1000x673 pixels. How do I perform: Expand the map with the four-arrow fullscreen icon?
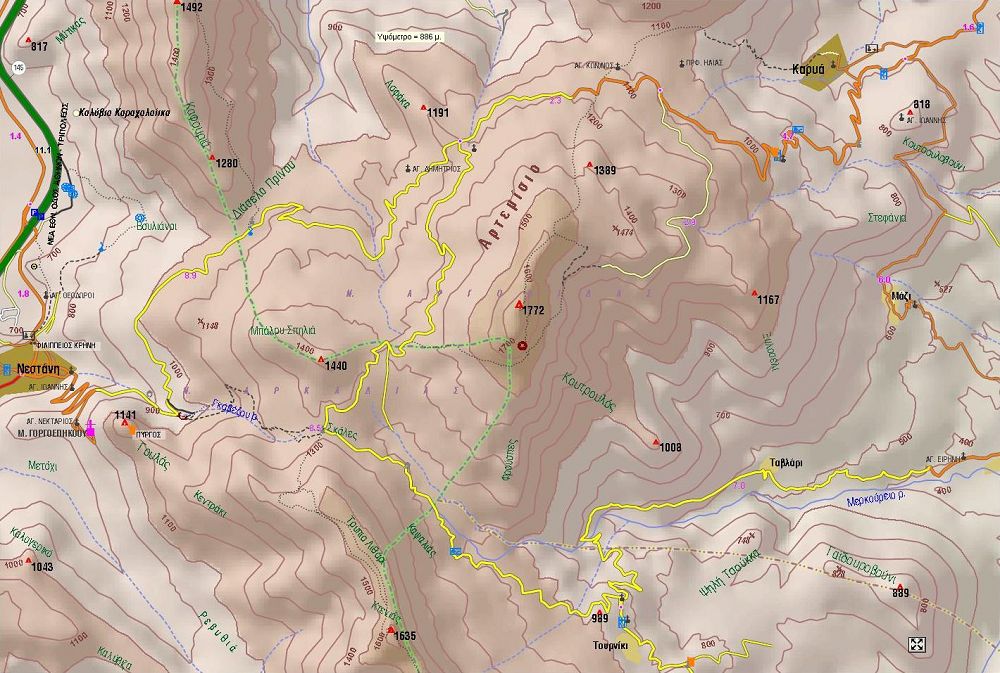point(916,645)
